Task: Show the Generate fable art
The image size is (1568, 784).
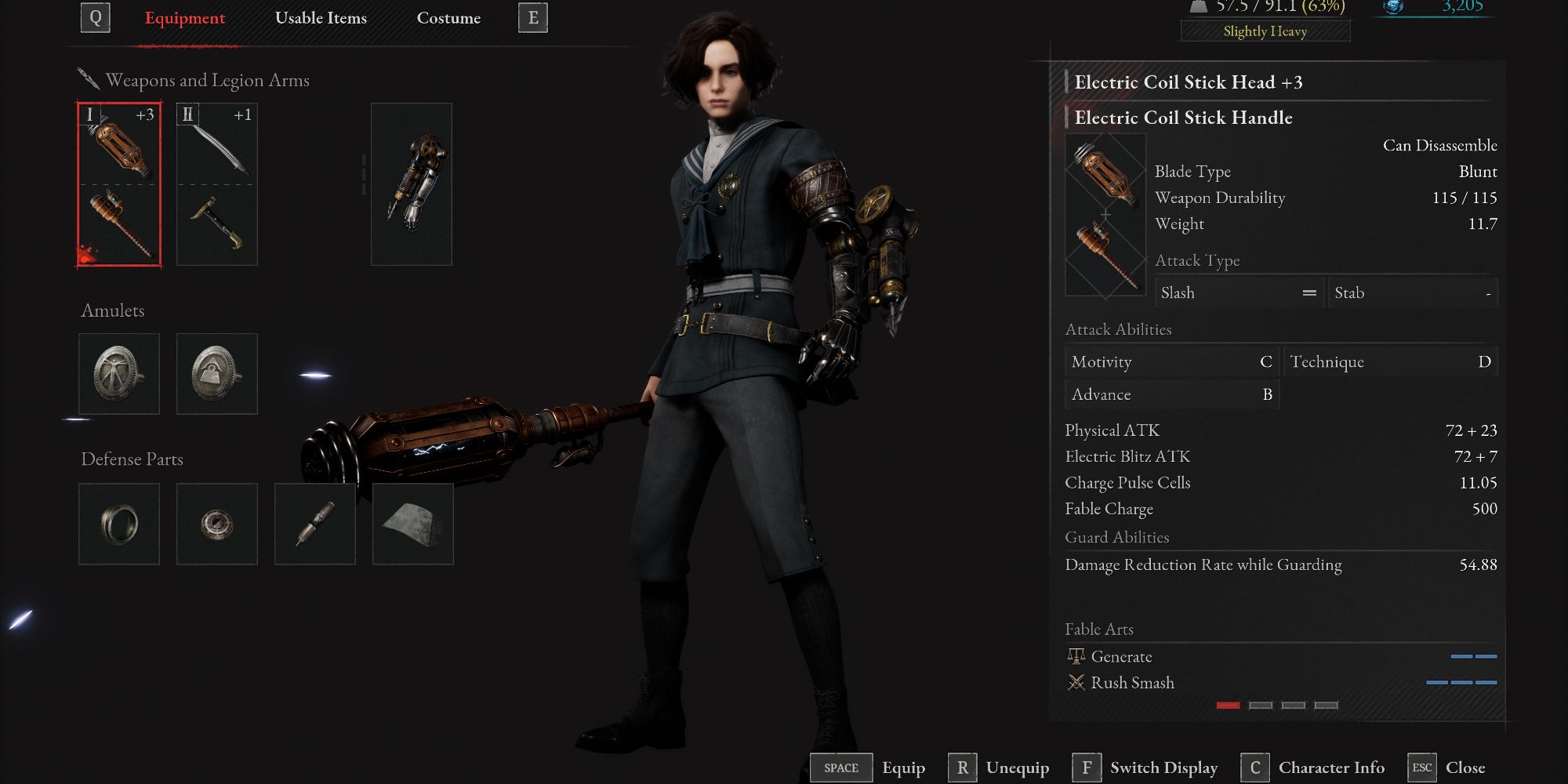Action: [1121, 657]
